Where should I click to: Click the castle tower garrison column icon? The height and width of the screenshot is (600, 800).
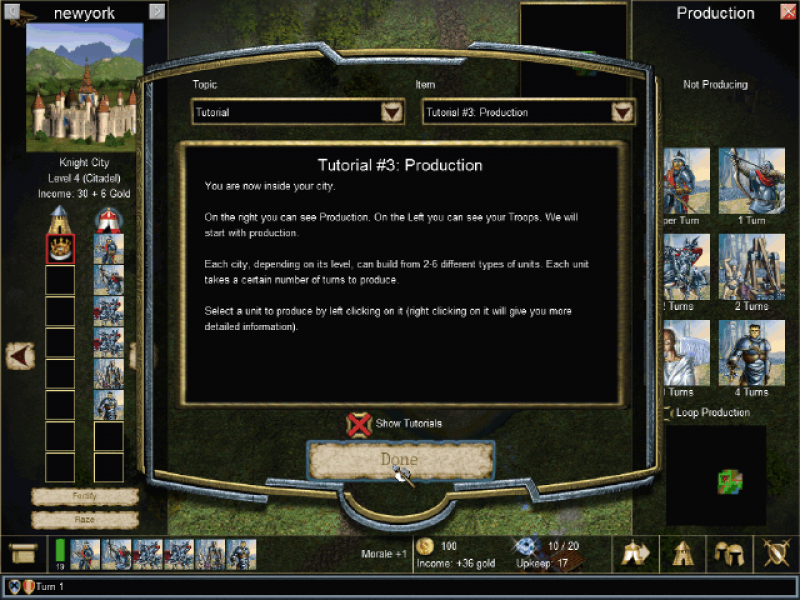(60, 217)
